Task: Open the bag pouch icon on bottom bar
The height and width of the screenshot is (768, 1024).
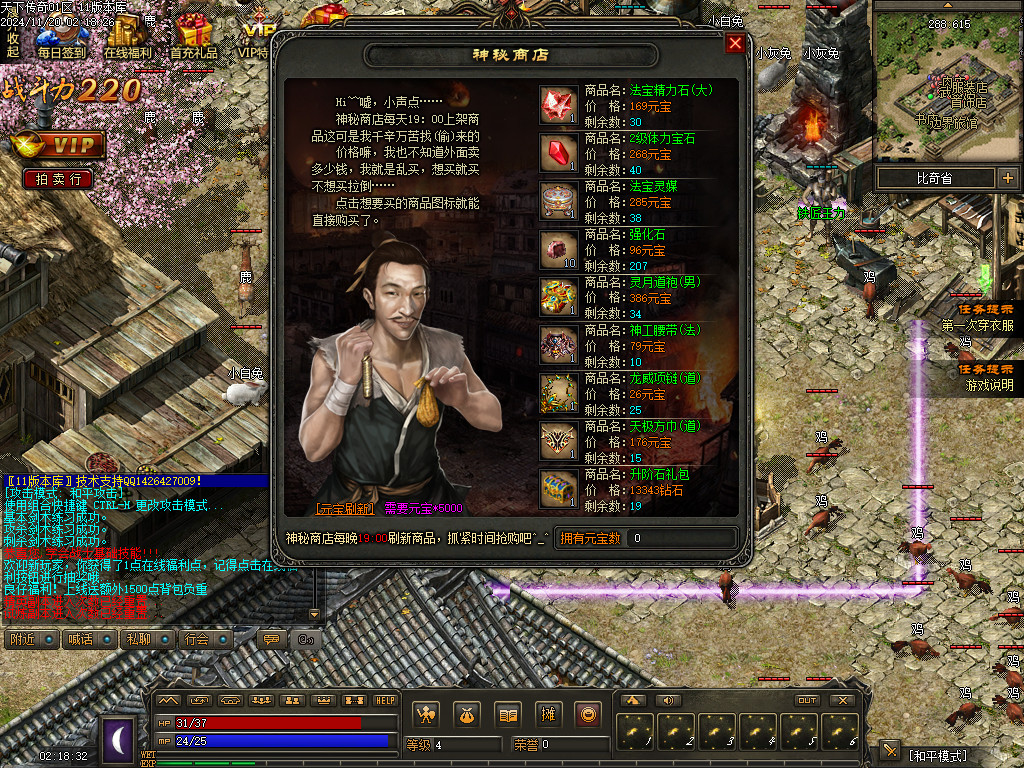Action: pos(467,714)
